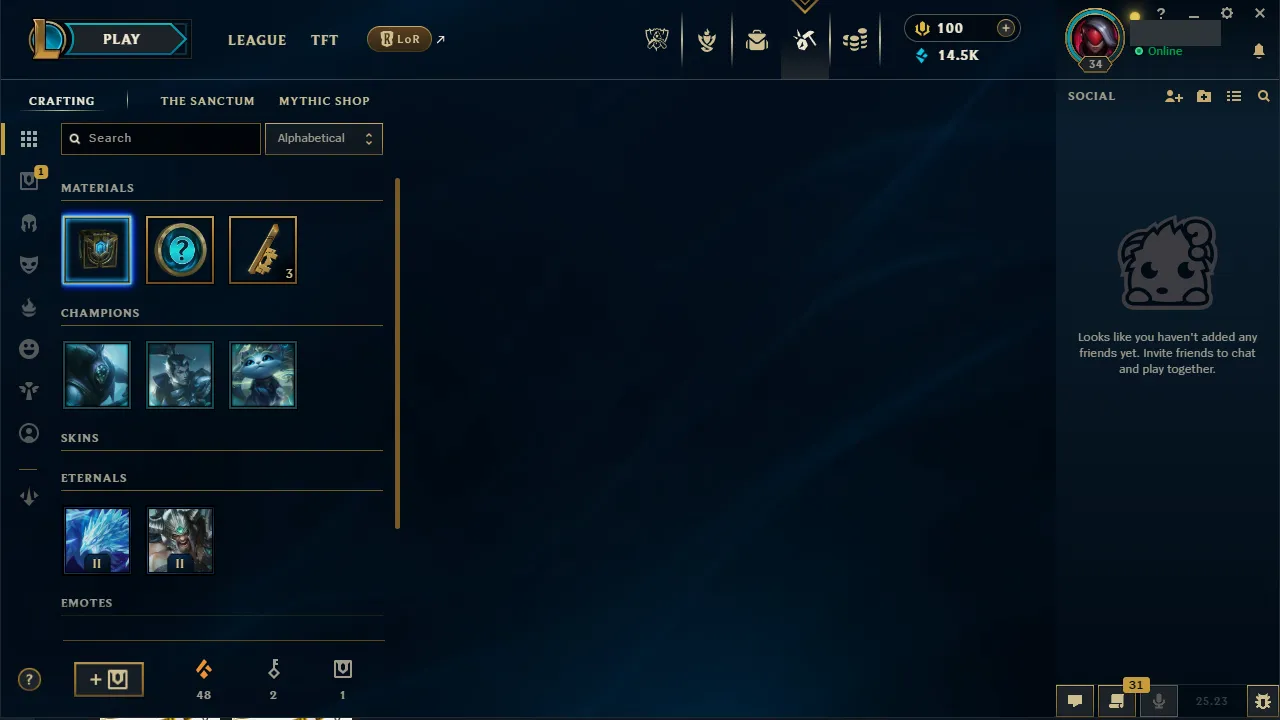
Task: Open the chest category with notification badge
Action: [x=29, y=180]
